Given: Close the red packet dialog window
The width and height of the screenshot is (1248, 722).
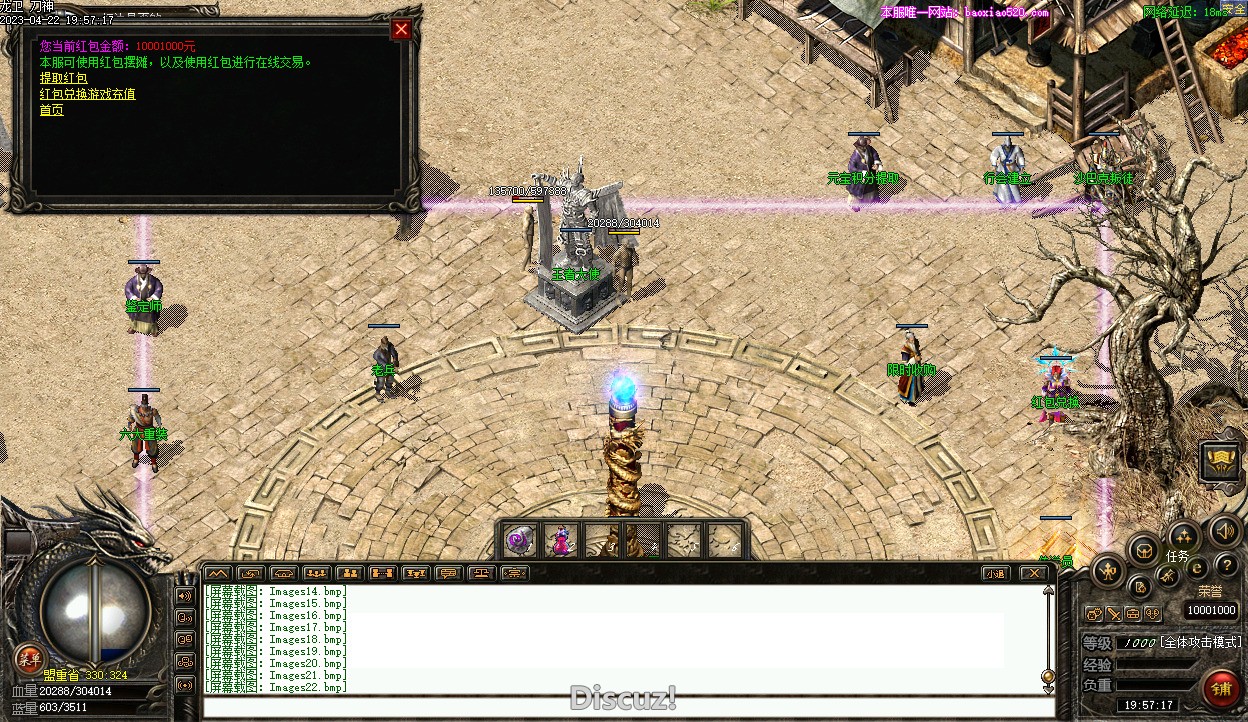Looking at the screenshot, I should click(401, 30).
